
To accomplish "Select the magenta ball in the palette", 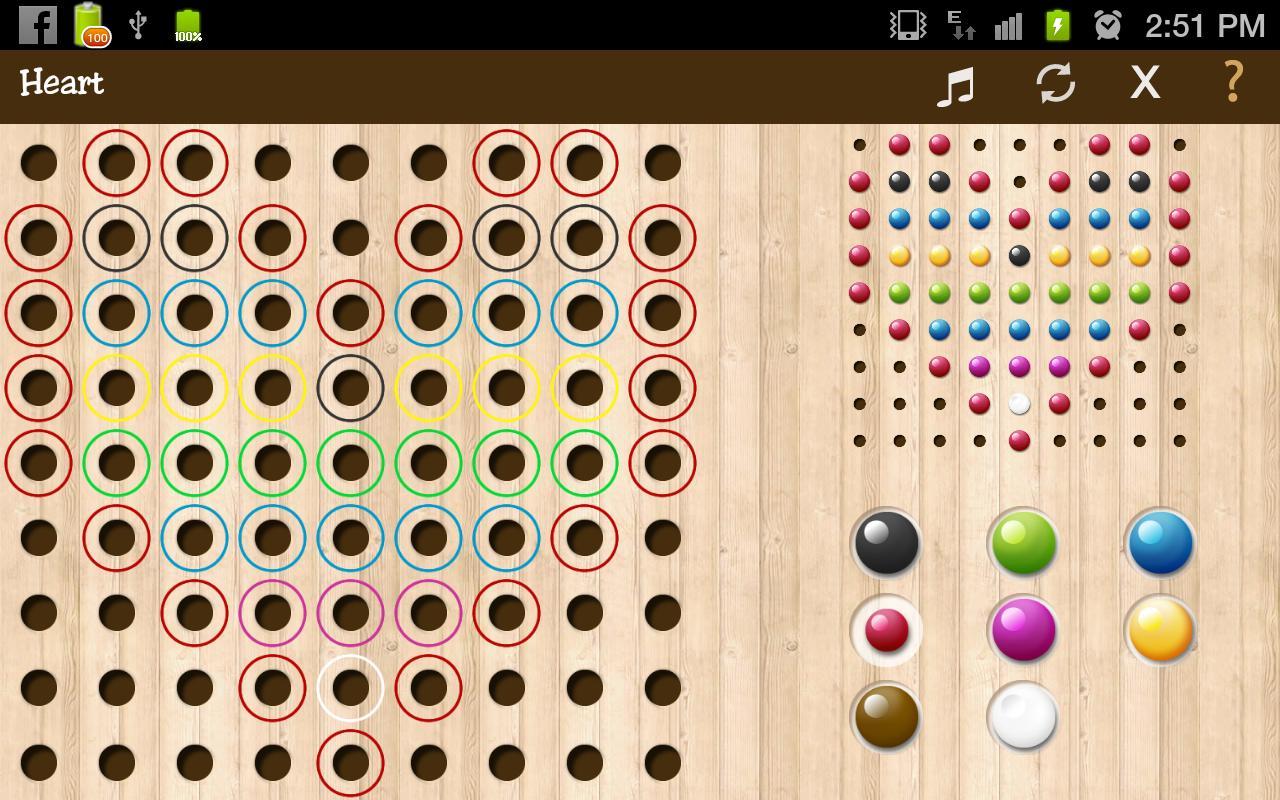I will [1022, 628].
